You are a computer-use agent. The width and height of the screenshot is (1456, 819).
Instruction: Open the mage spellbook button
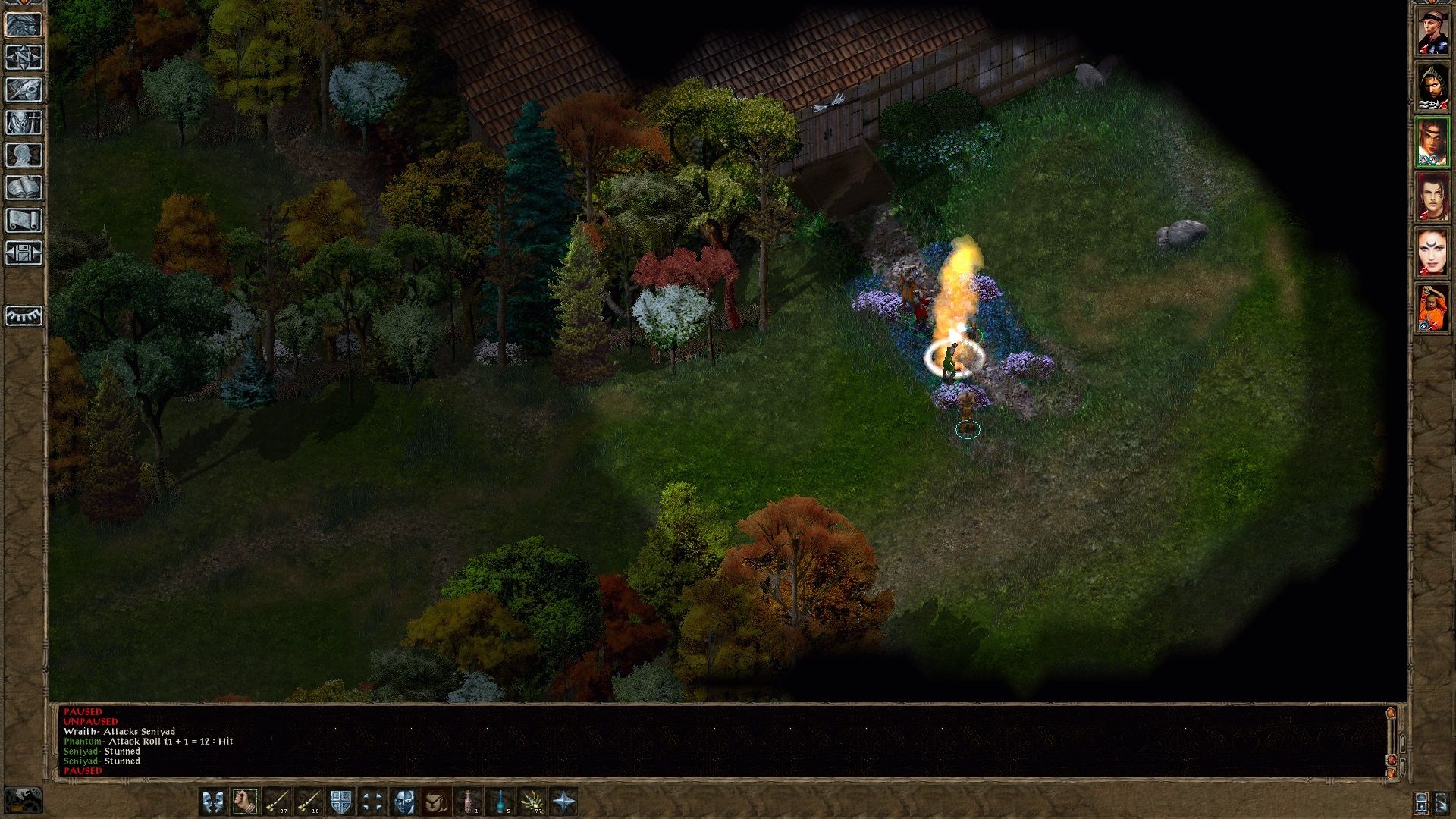(x=24, y=188)
